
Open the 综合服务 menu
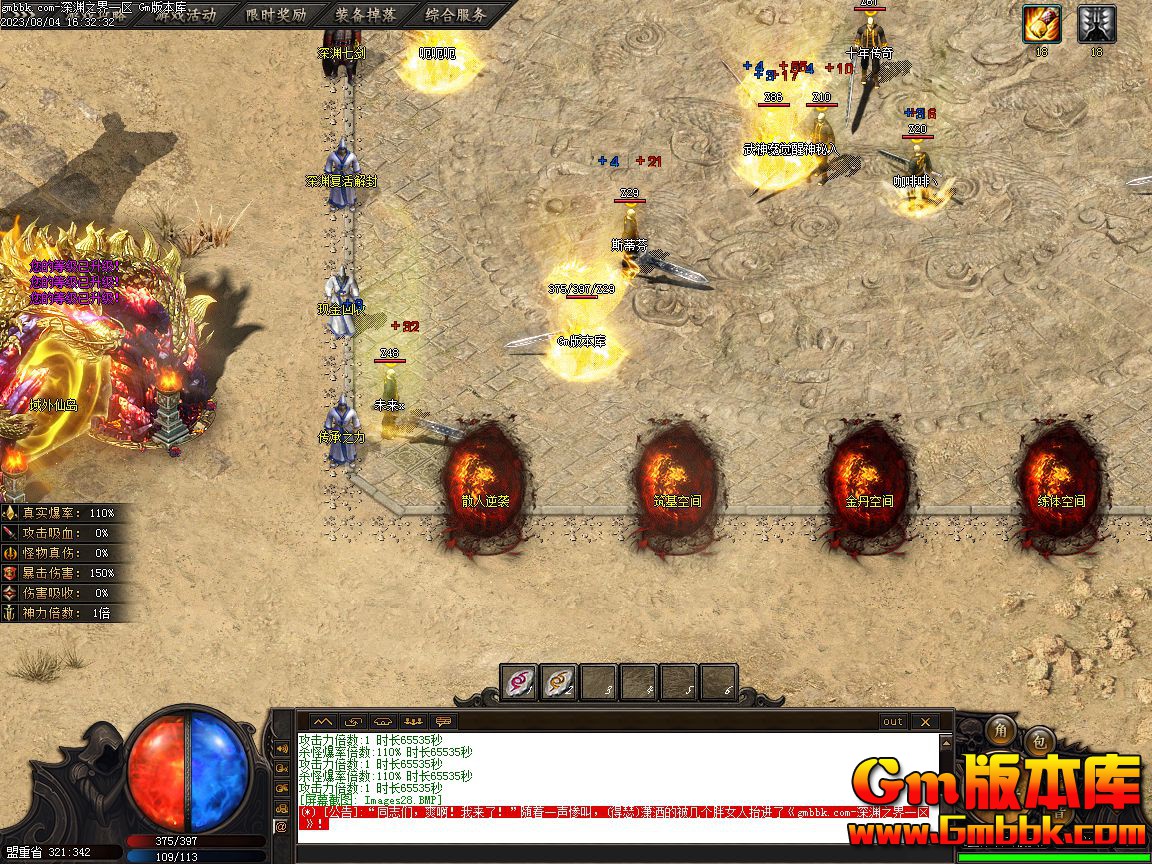[456, 15]
